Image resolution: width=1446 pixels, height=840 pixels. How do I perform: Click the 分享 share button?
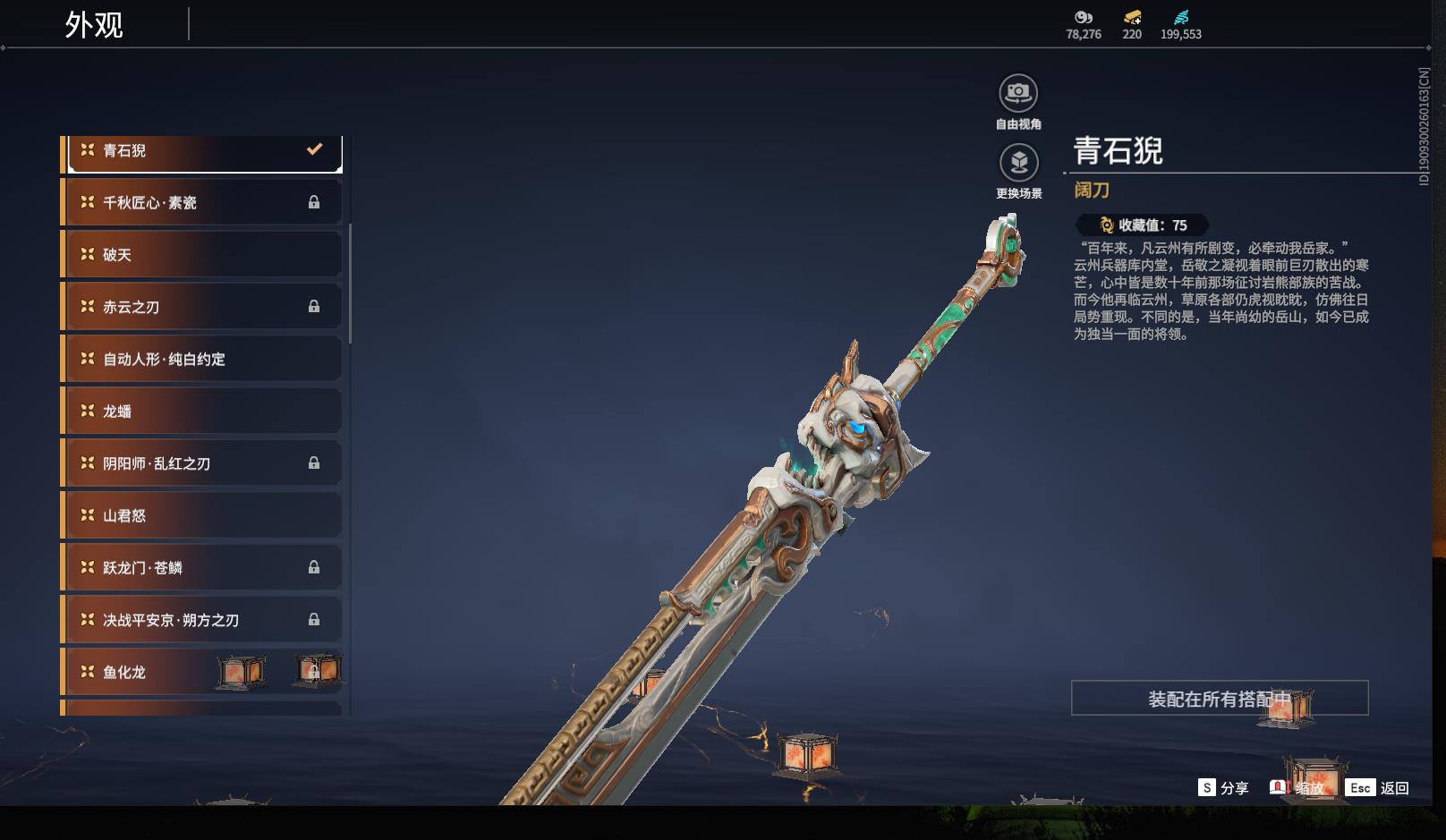(x=1223, y=788)
